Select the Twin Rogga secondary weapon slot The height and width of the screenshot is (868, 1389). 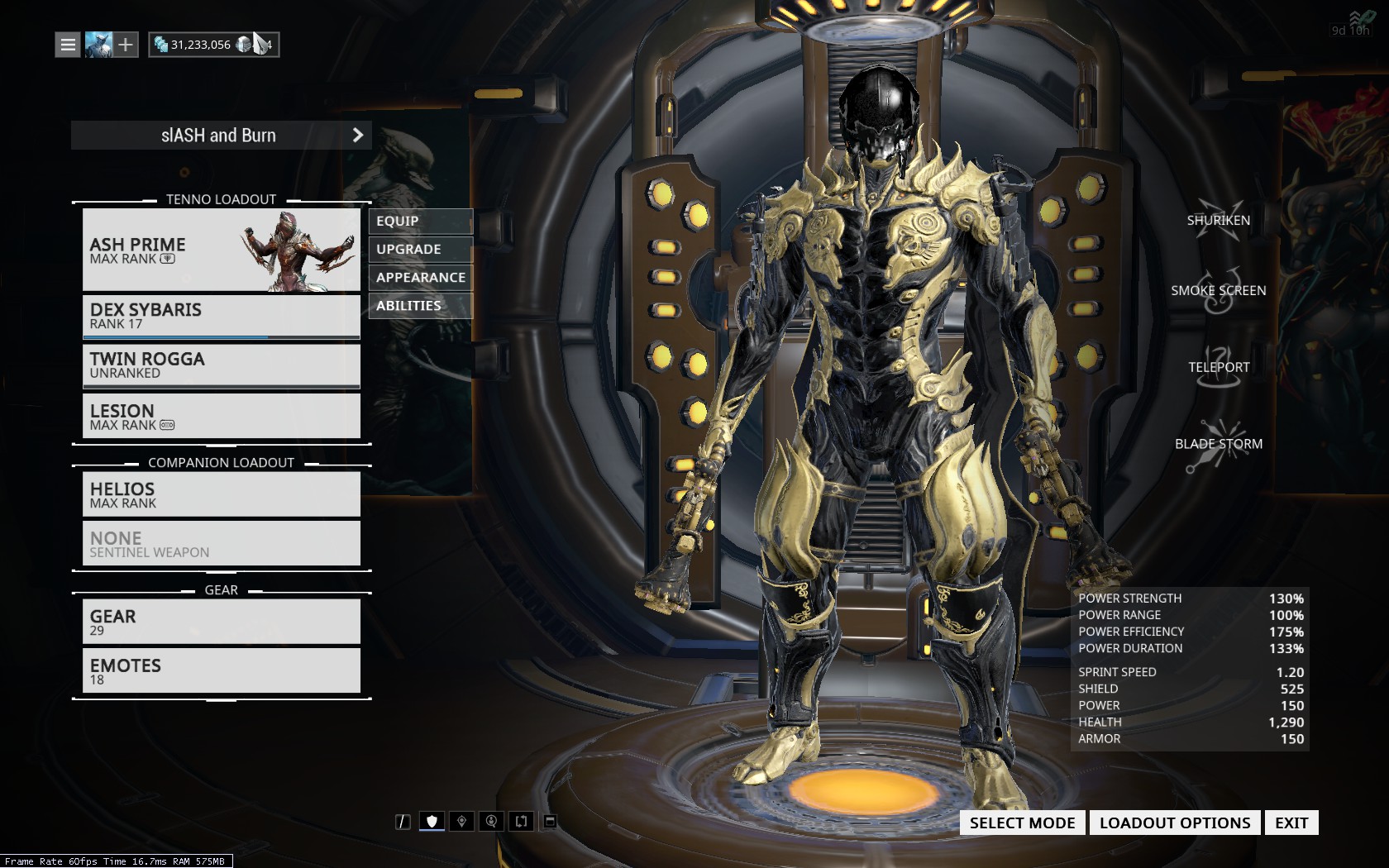coord(221,365)
